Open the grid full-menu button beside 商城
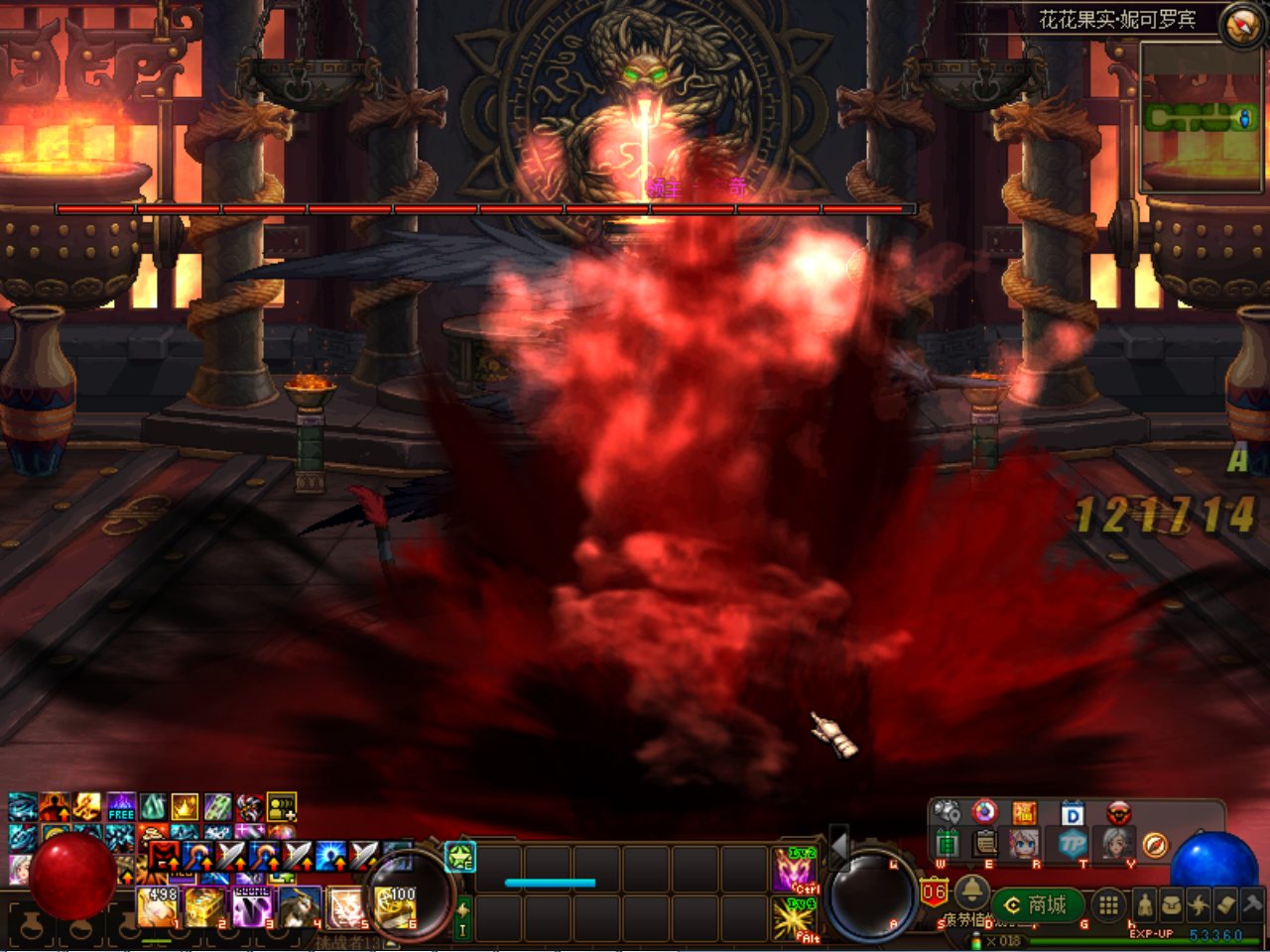Image resolution: width=1270 pixels, height=952 pixels. click(1107, 903)
